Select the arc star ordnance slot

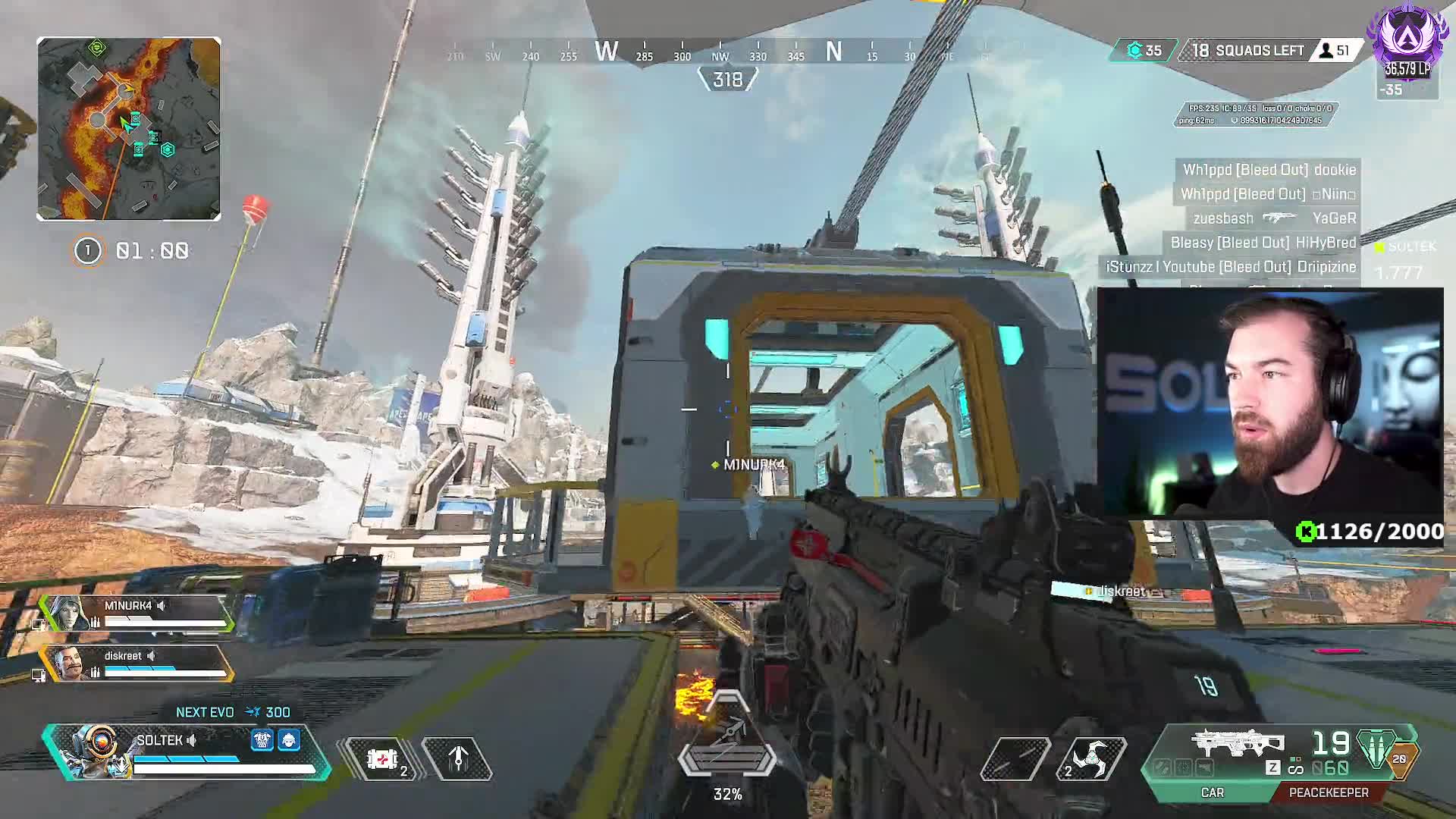[x=1091, y=758]
